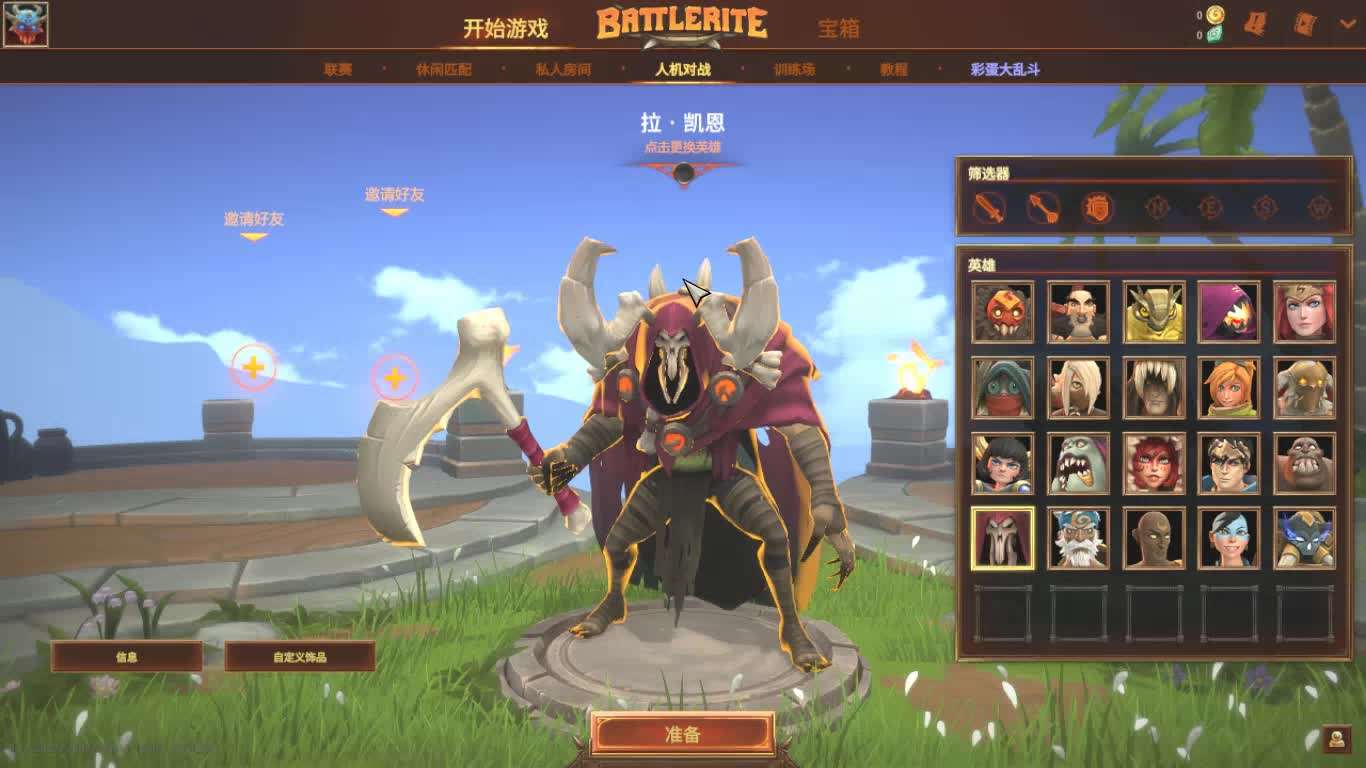This screenshot has height=768, width=1366.
Task: Open the 宝箱 chests page
Action: point(838,28)
